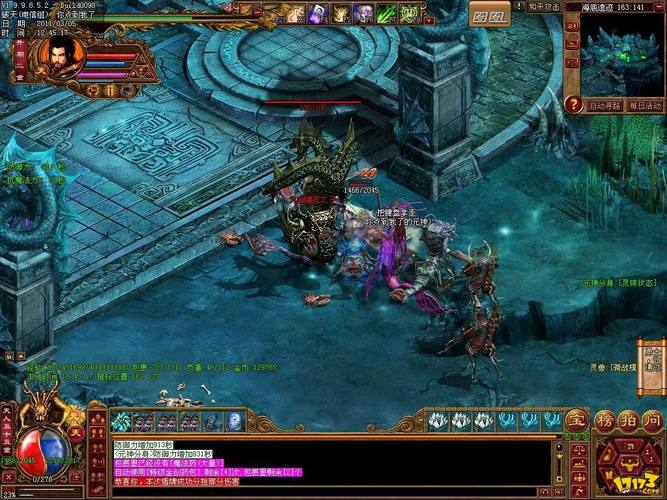Open the 每日活动 daily activities button
Viewport: 667px width, 500px height.
tap(645, 105)
